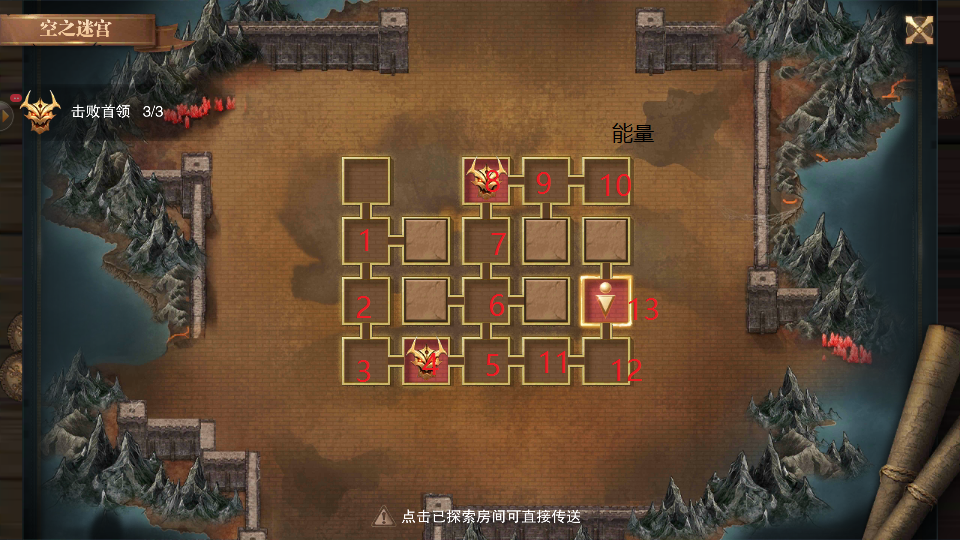This screenshot has width=960, height=540.
Task: Select room number 2 on the maze
Action: (x=365, y=301)
